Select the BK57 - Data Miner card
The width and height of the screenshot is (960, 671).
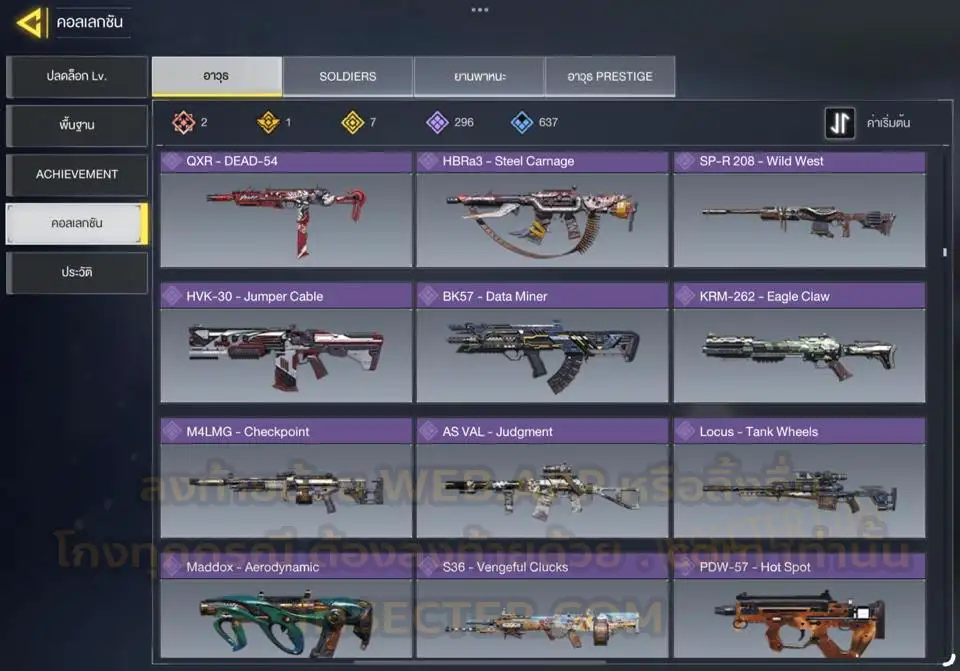542,345
